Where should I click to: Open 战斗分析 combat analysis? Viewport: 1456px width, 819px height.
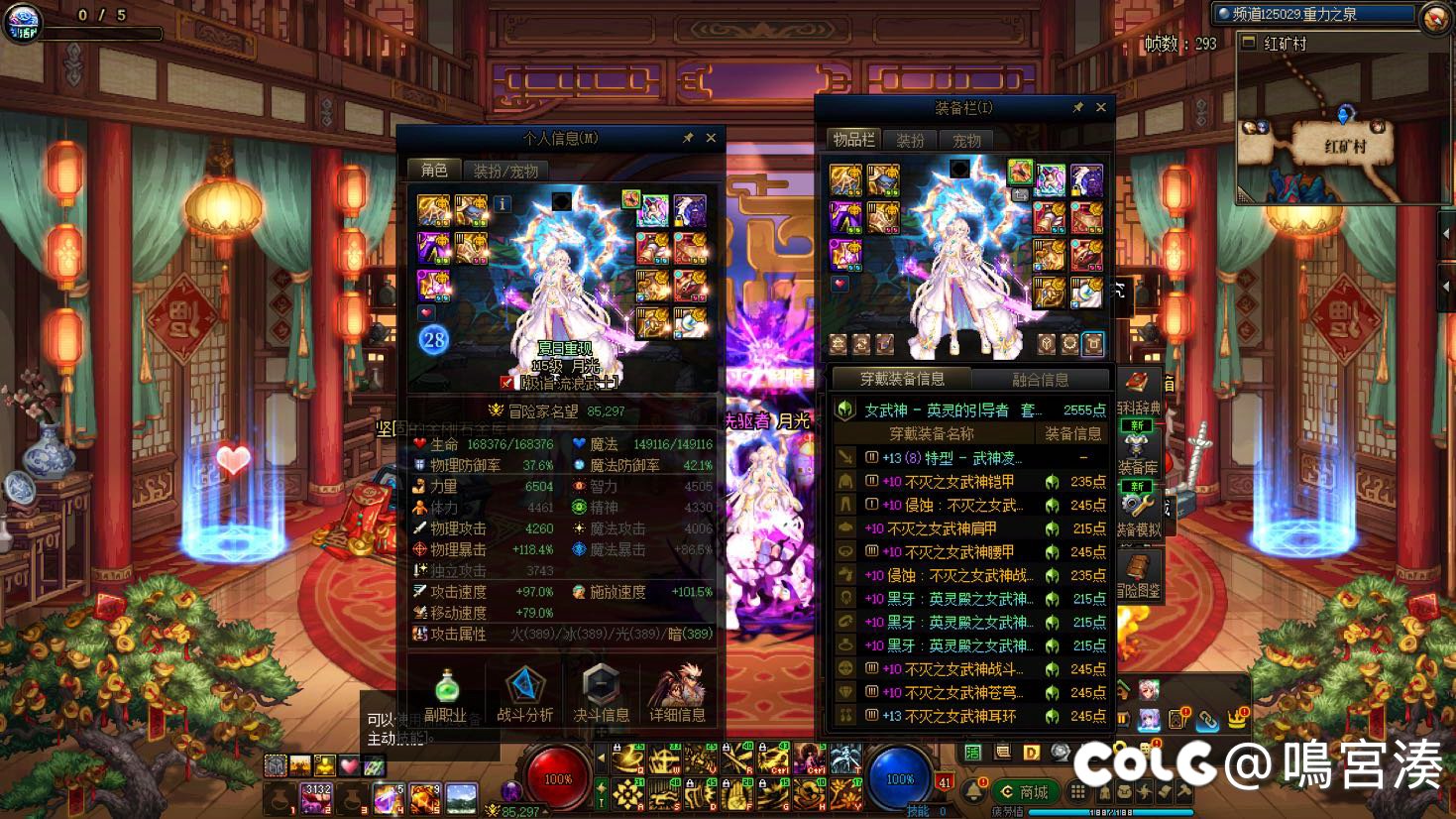coord(524,694)
